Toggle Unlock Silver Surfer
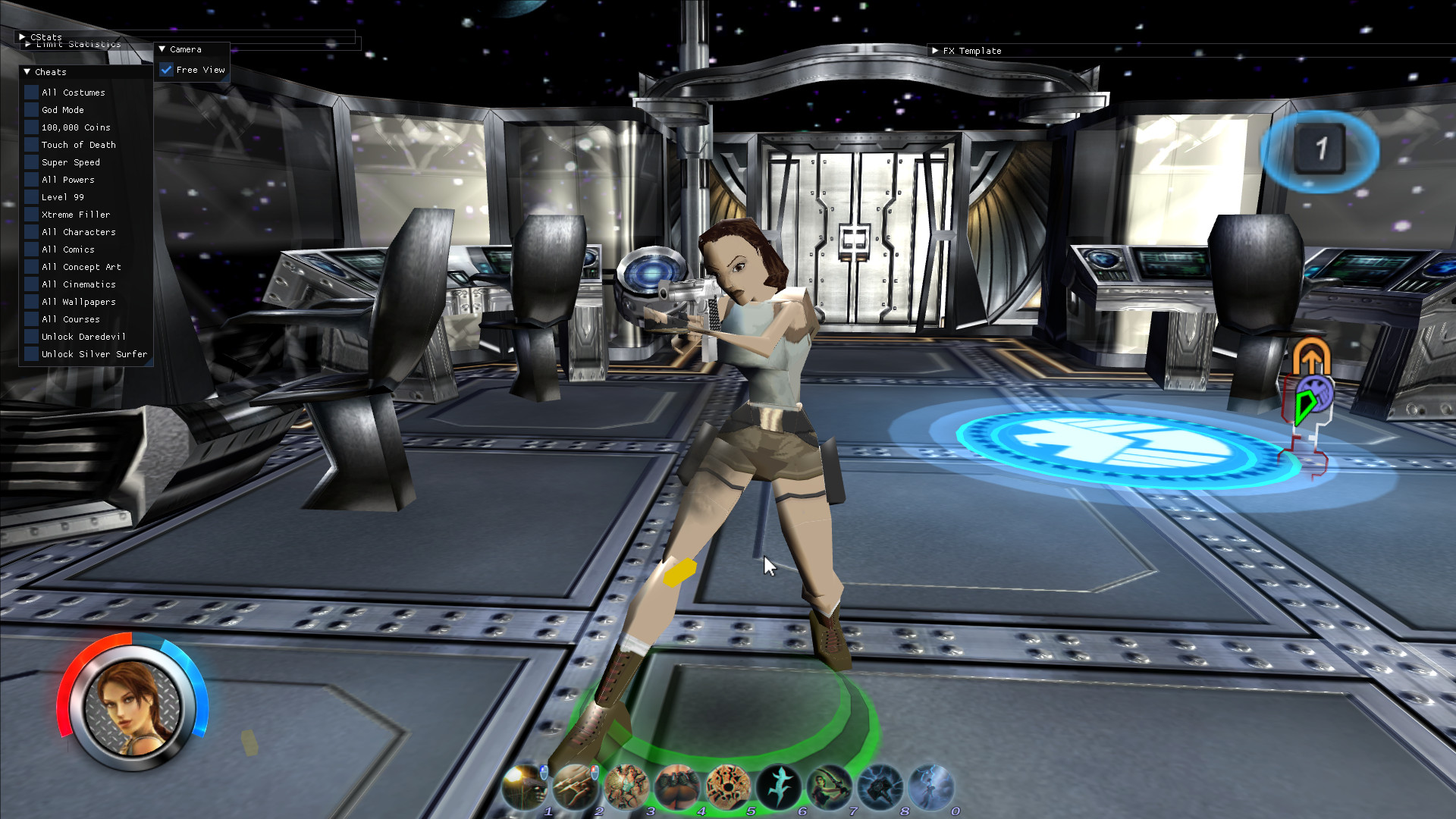The width and height of the screenshot is (1456, 819). click(30, 353)
